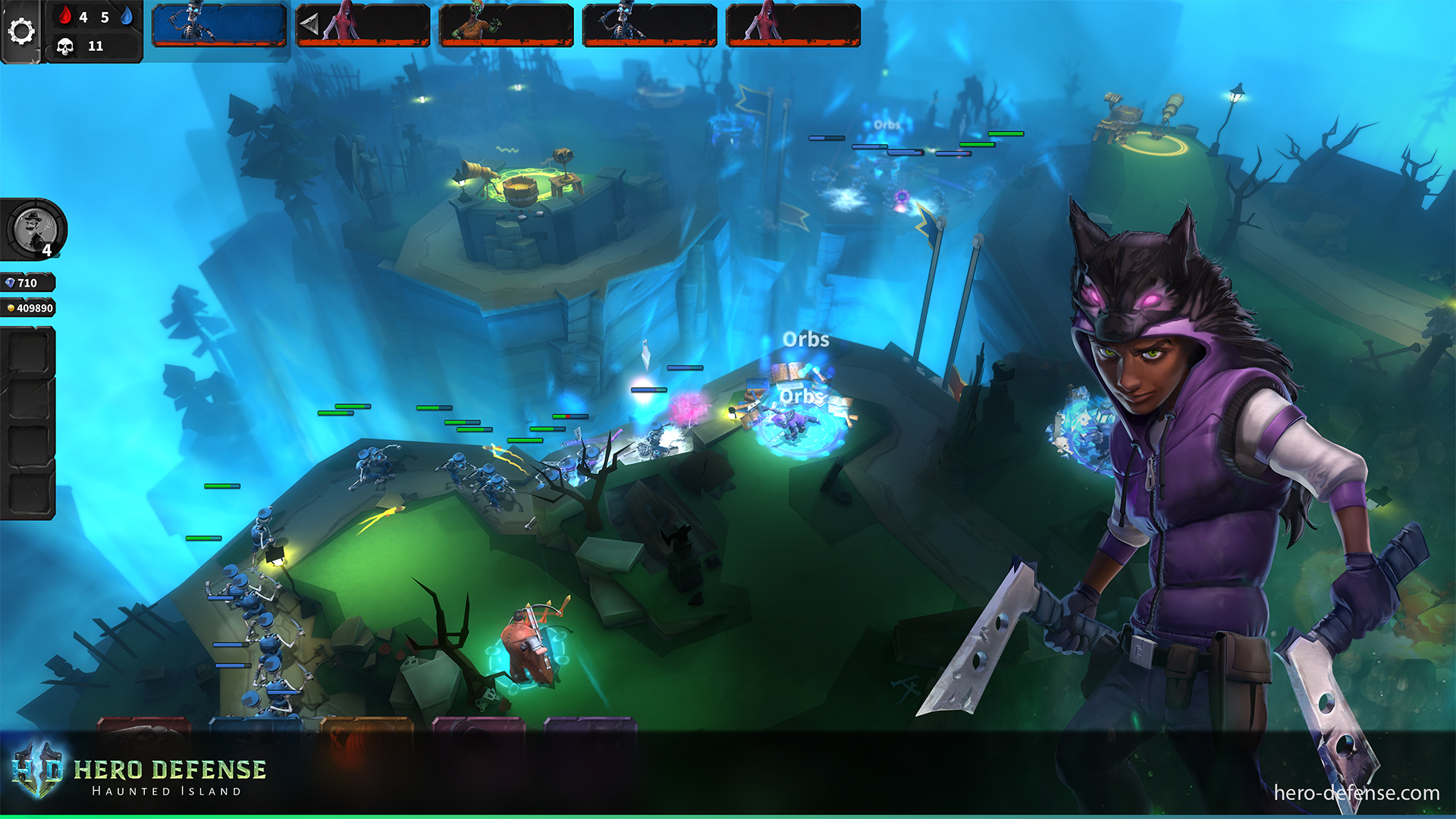This screenshot has height=819, width=1456.
Task: Choose the orange hero card
Action: tap(367, 726)
